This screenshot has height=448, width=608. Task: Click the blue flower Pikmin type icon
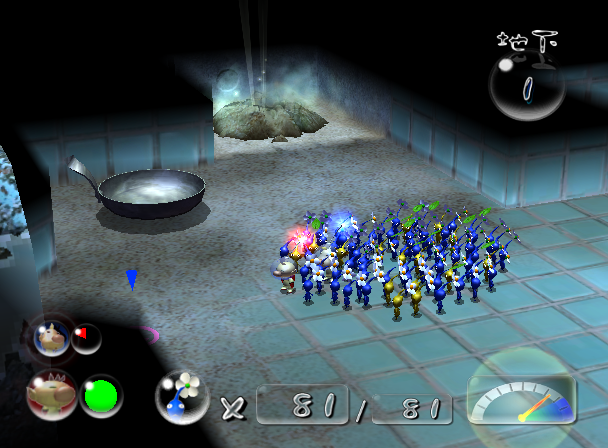point(181,396)
